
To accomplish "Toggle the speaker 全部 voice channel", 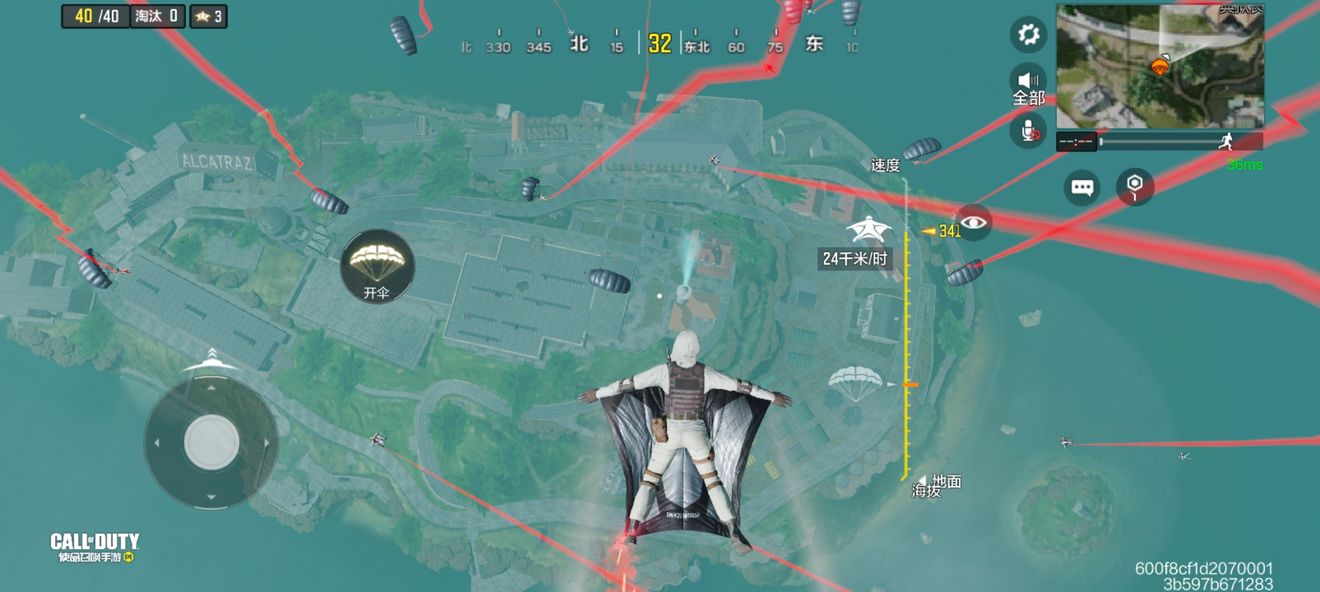I will pyautogui.click(x=1028, y=84).
